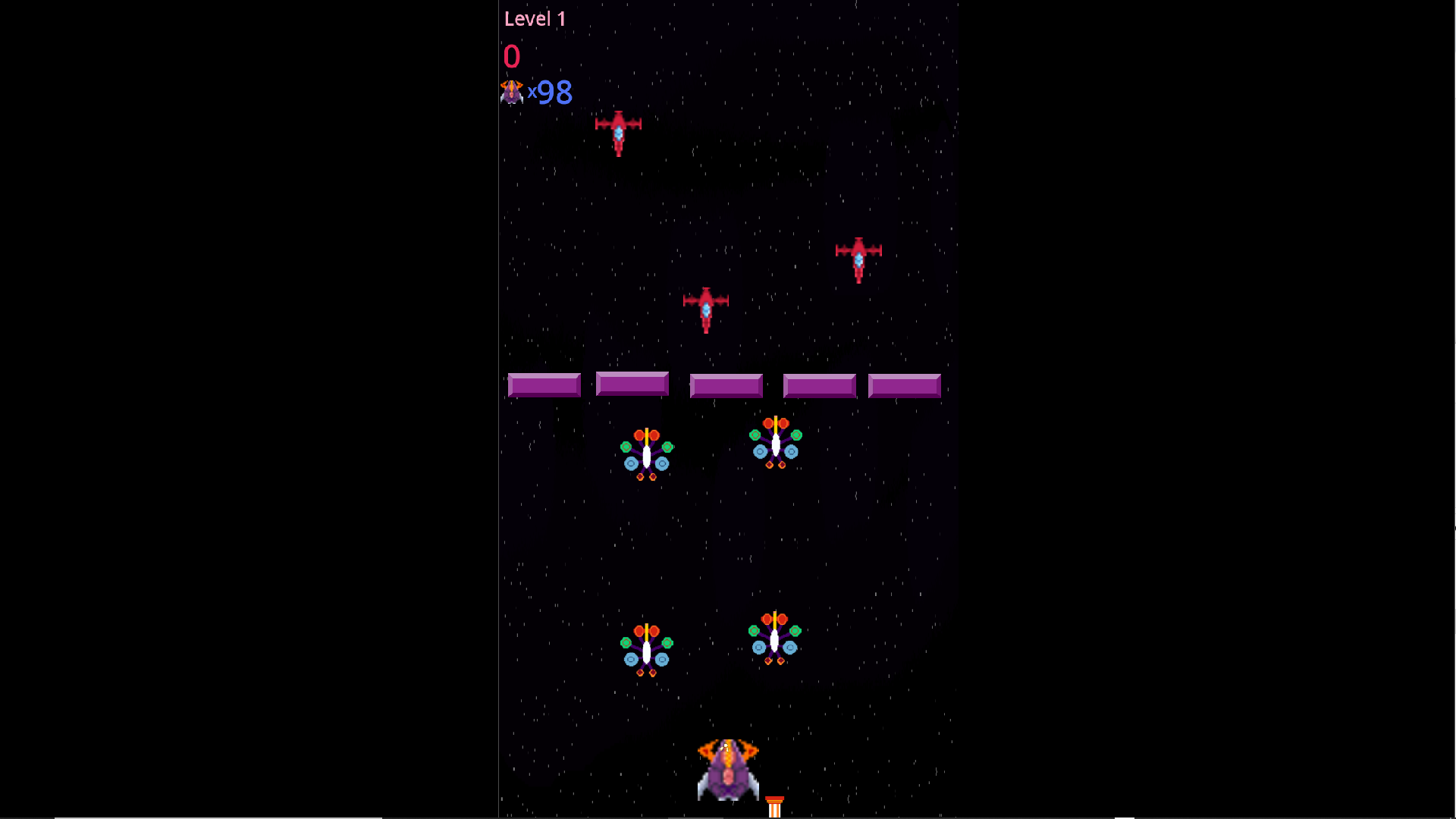Click the left butterfly enemy below the bricks
The height and width of the screenshot is (819, 1456).
tap(646, 451)
